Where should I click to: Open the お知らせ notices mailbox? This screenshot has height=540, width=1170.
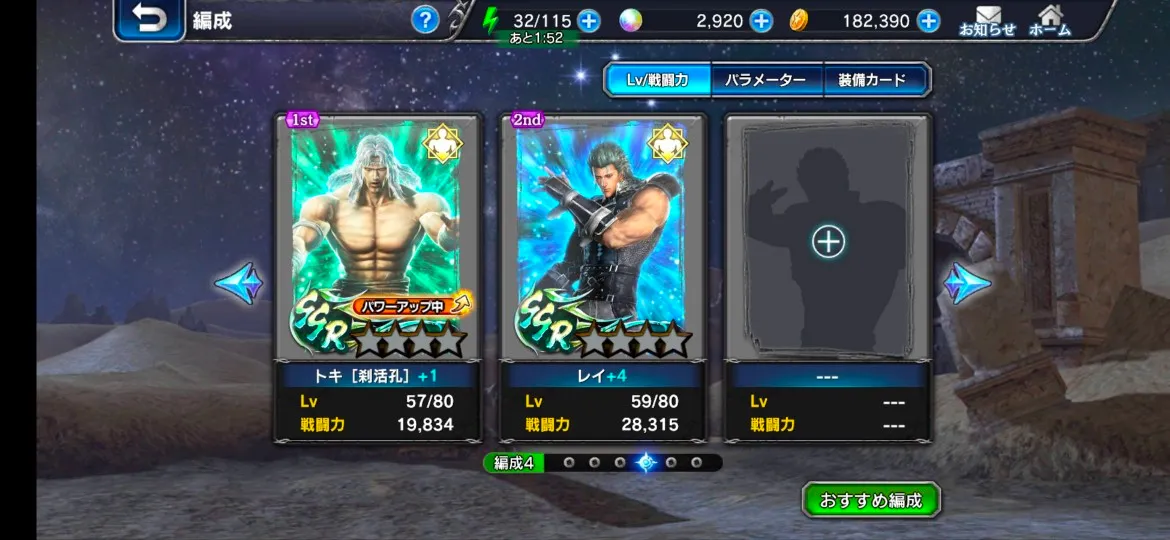[x=987, y=20]
